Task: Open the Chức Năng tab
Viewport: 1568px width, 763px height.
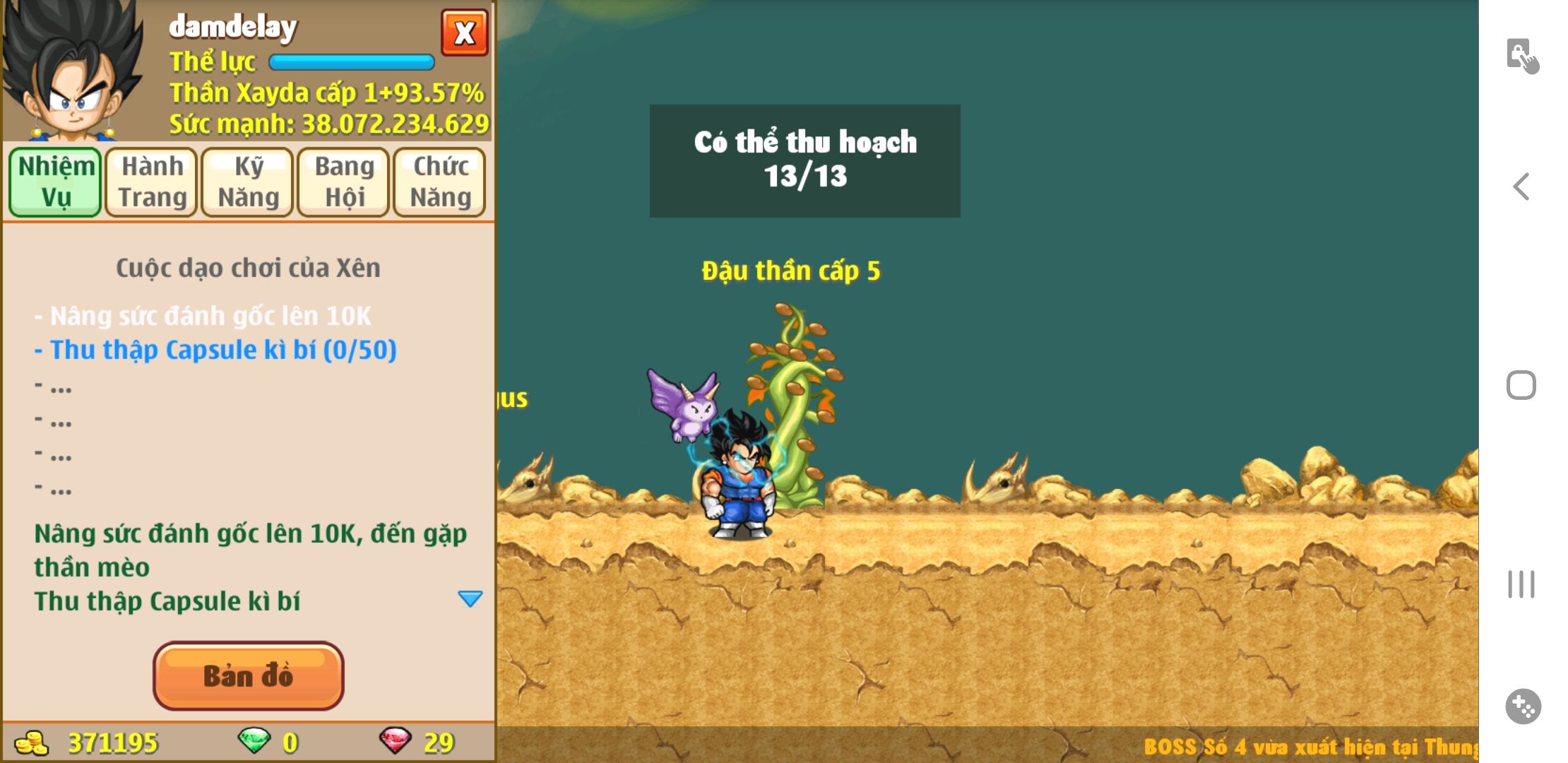Action: tap(440, 182)
